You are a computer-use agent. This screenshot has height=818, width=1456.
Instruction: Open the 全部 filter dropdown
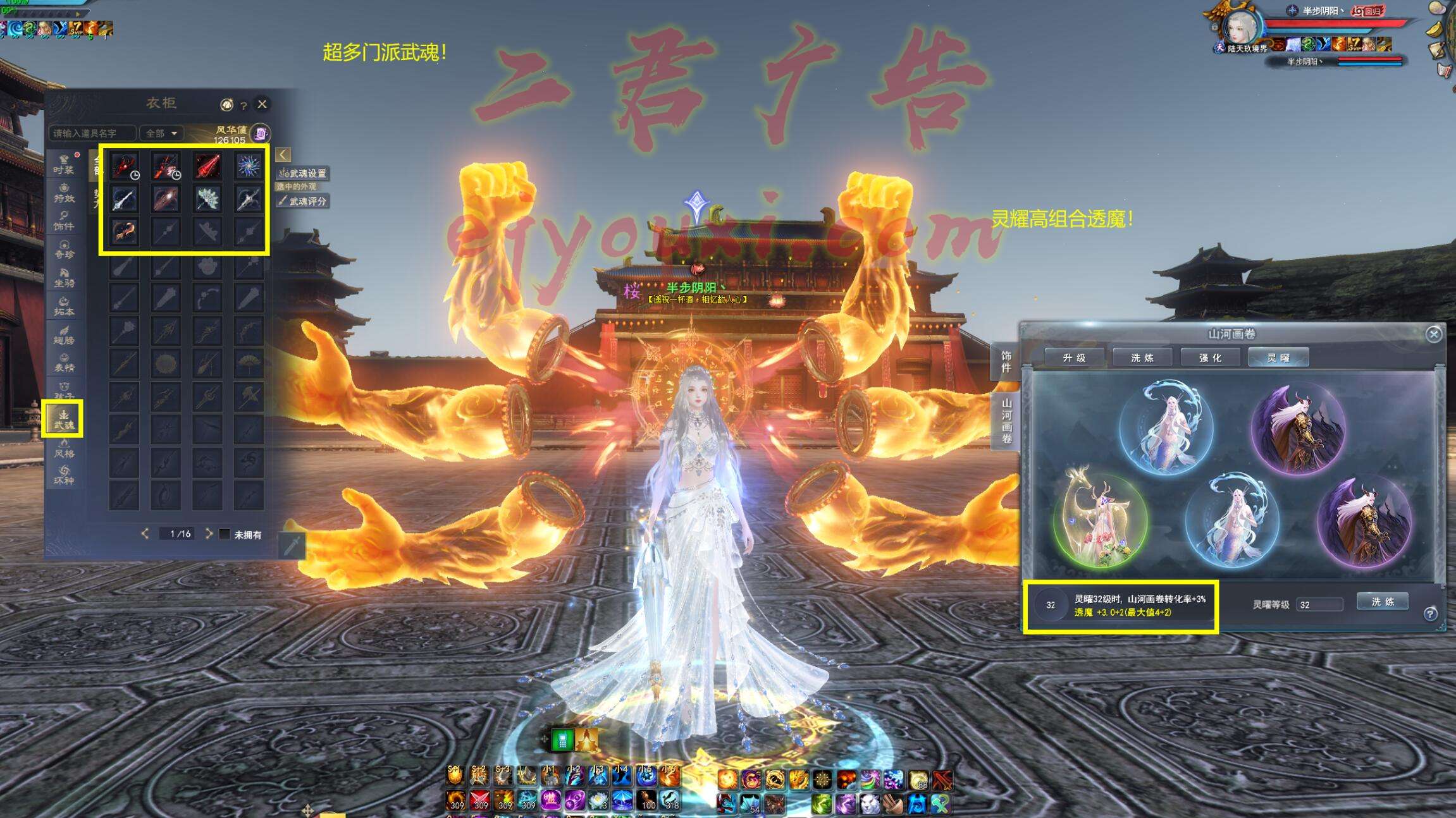[x=161, y=133]
